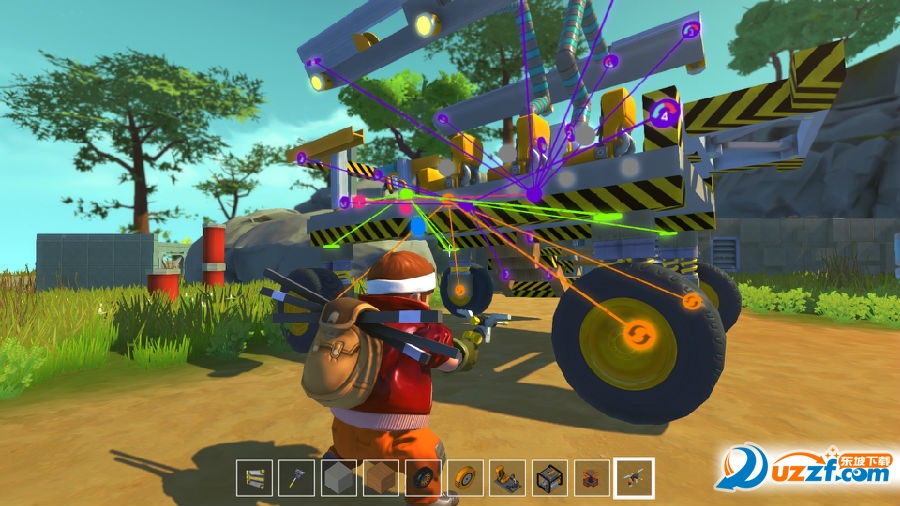Select the sledgehammer hotbar slot

[296, 478]
